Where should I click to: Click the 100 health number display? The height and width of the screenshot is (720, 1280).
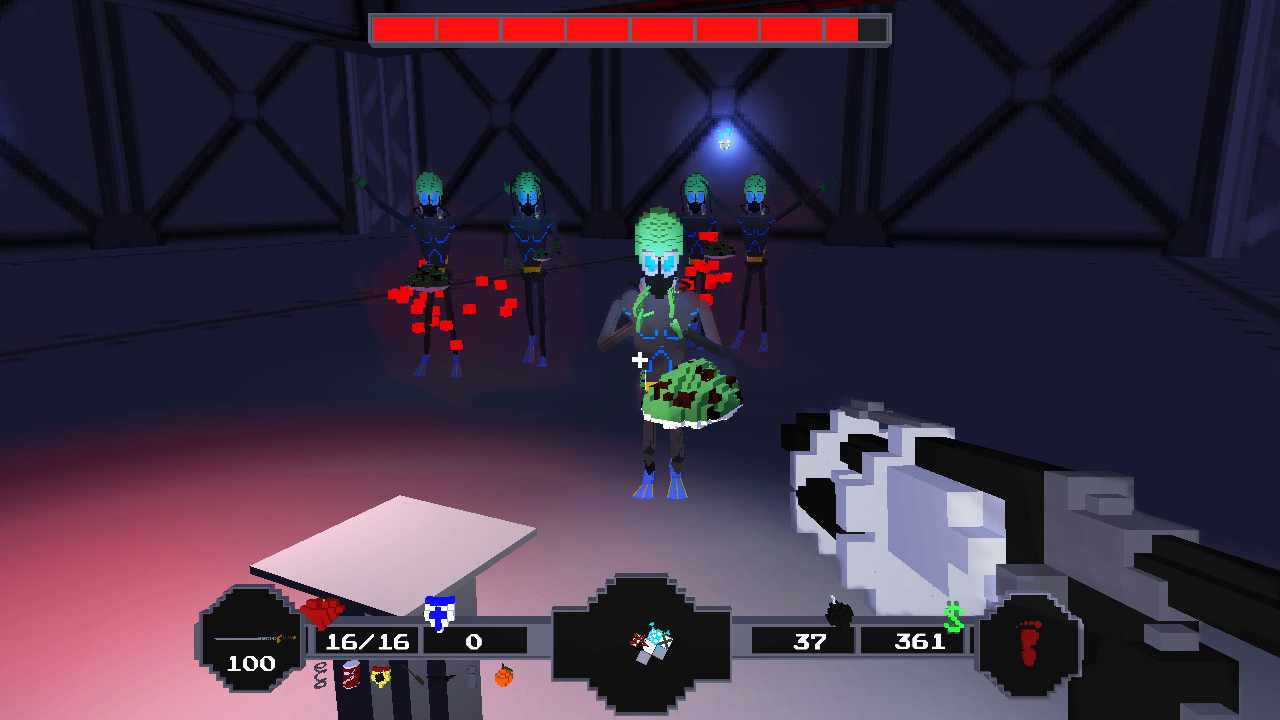click(253, 661)
